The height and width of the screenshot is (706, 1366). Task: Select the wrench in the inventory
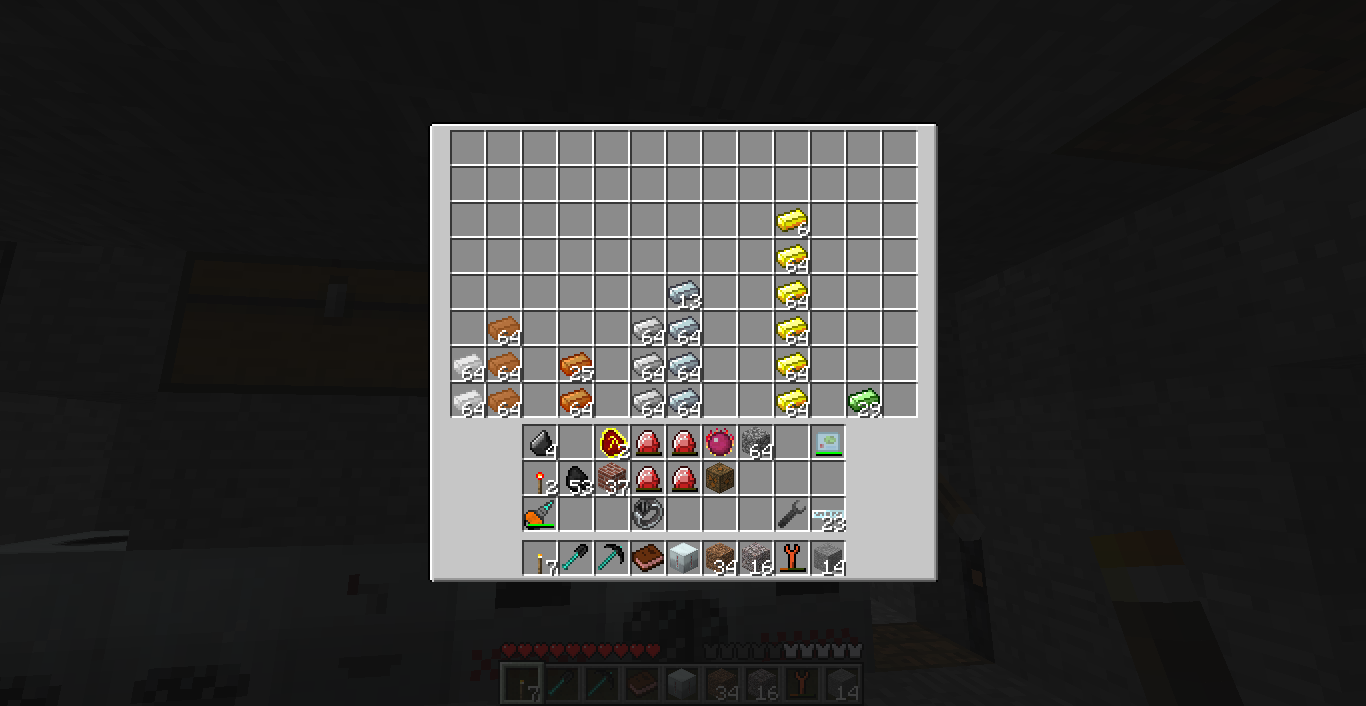tap(791, 514)
